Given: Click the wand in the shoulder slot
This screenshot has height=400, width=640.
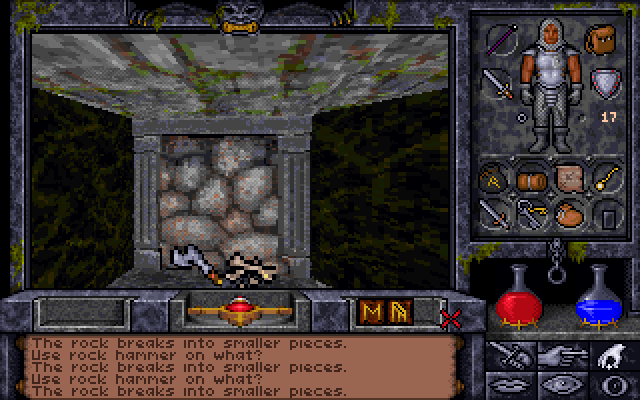Looking at the screenshot, I should point(499,41).
